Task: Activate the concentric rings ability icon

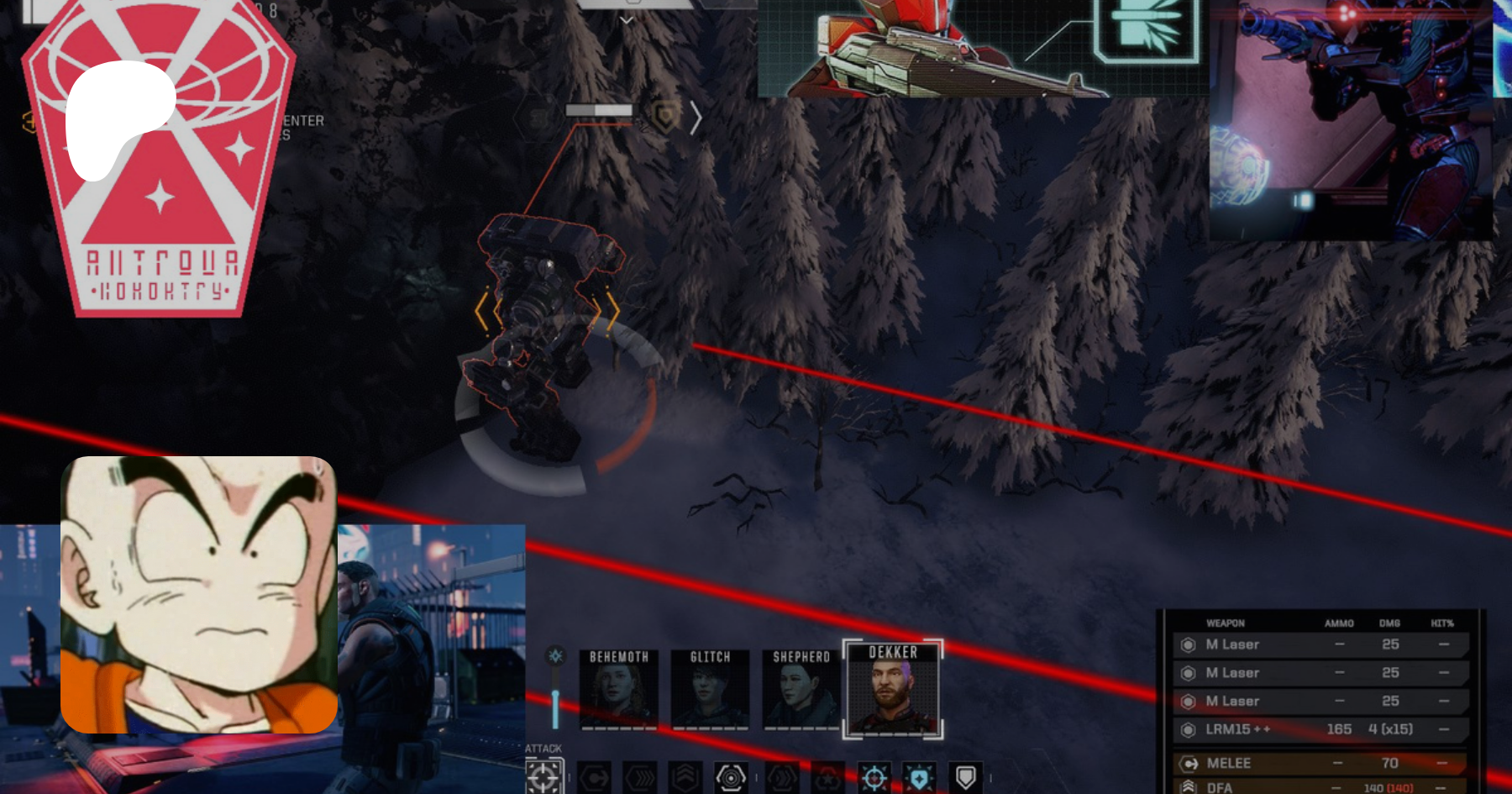Action: (x=731, y=779)
